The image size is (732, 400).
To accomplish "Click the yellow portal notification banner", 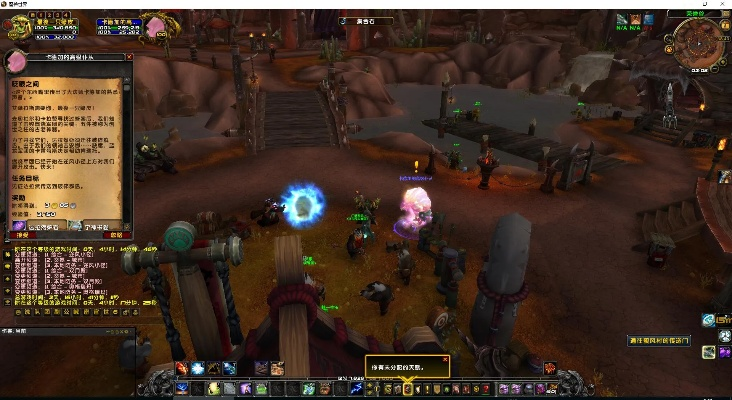I will coord(660,341).
